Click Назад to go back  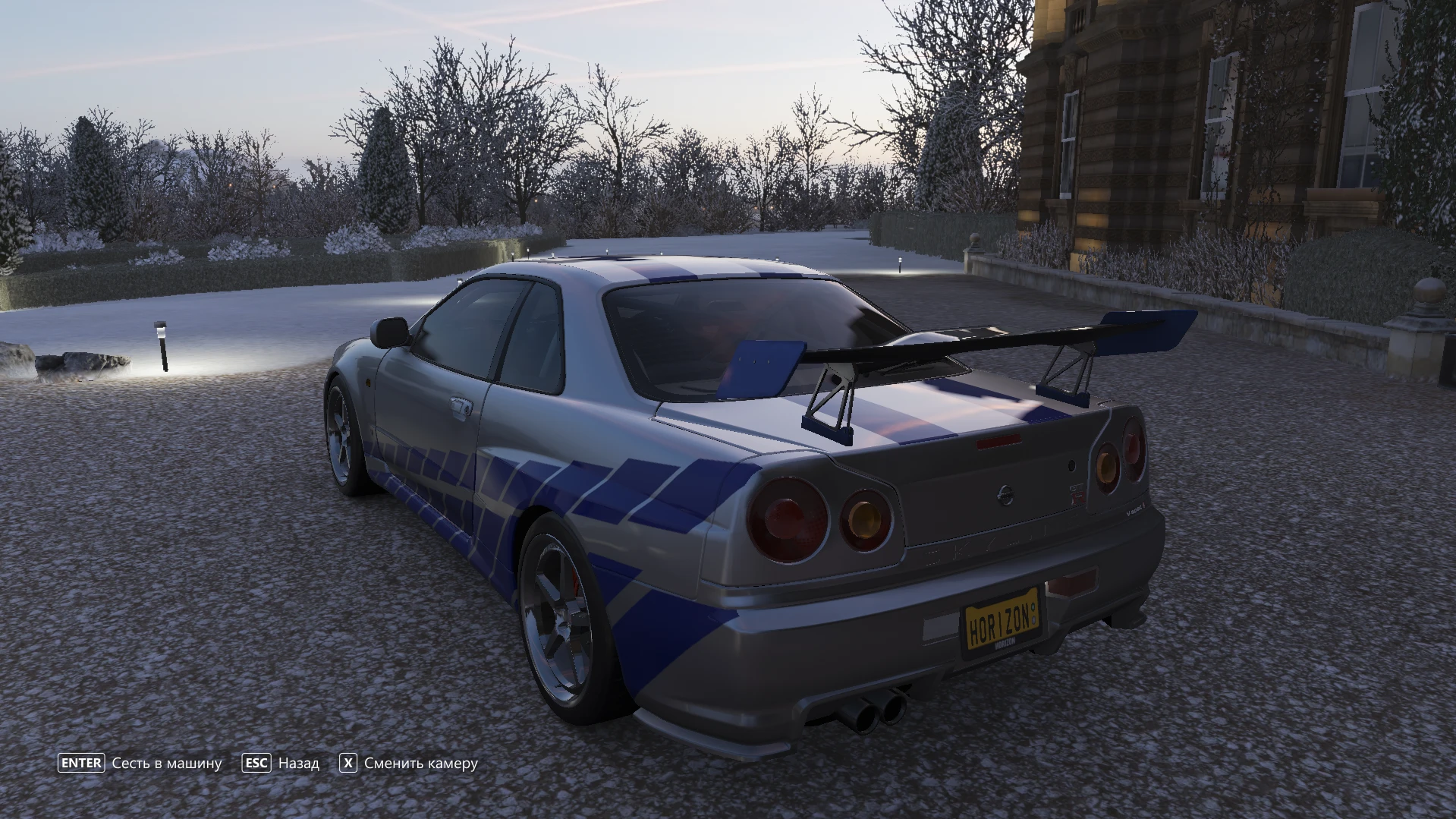pyautogui.click(x=297, y=763)
